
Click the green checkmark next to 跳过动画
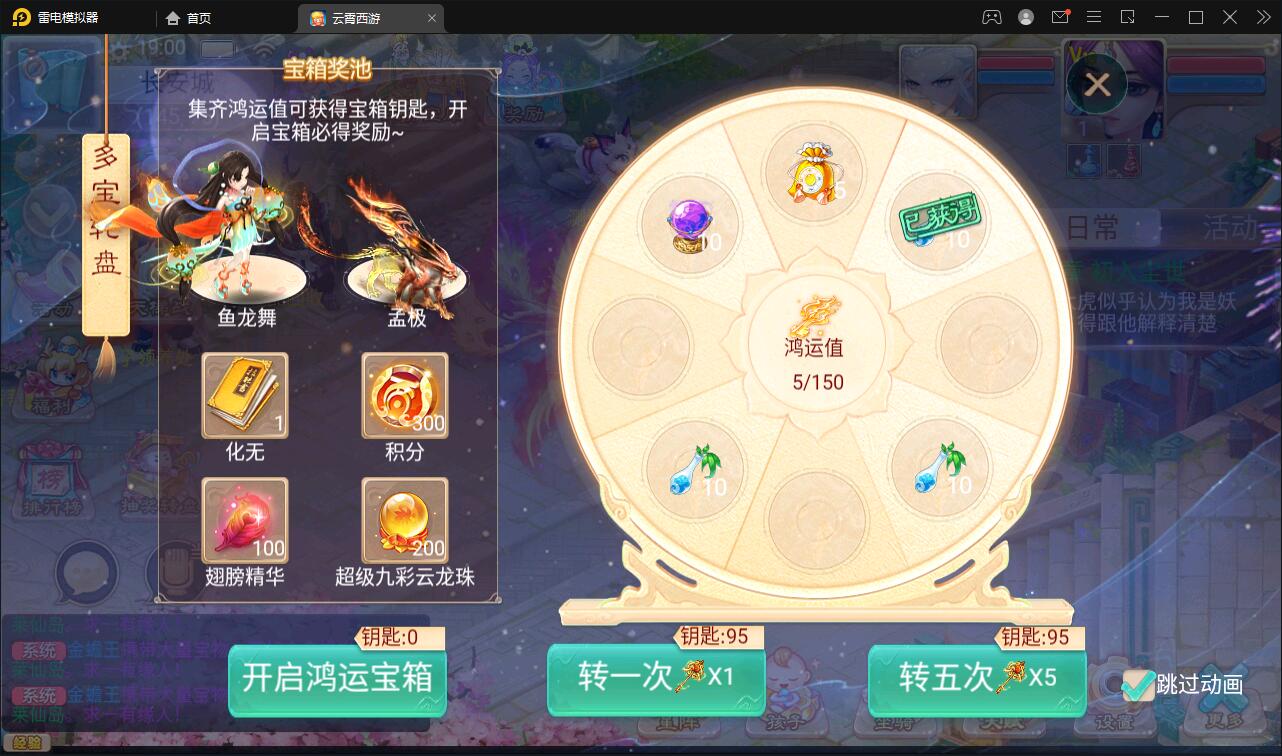click(1138, 684)
